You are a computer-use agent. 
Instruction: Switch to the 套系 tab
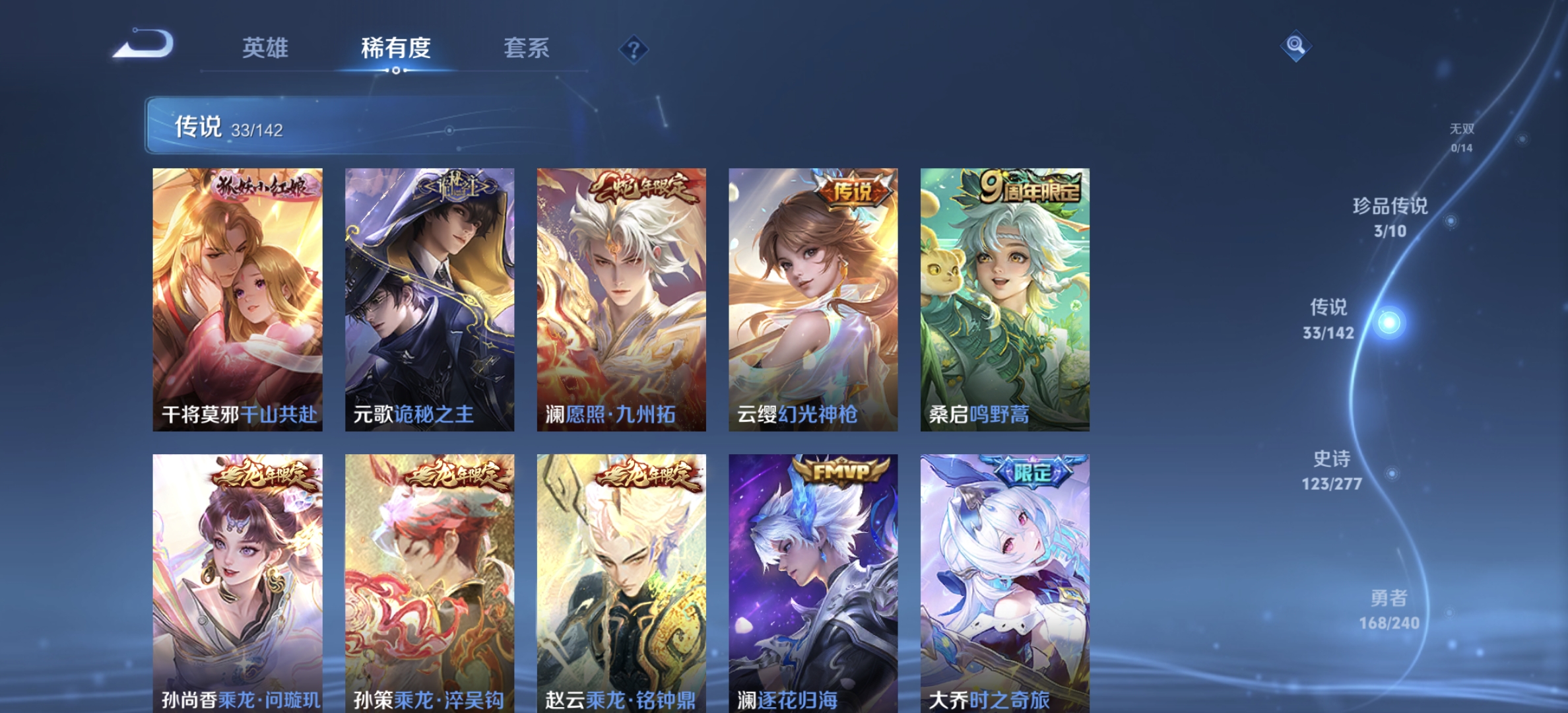click(x=528, y=48)
